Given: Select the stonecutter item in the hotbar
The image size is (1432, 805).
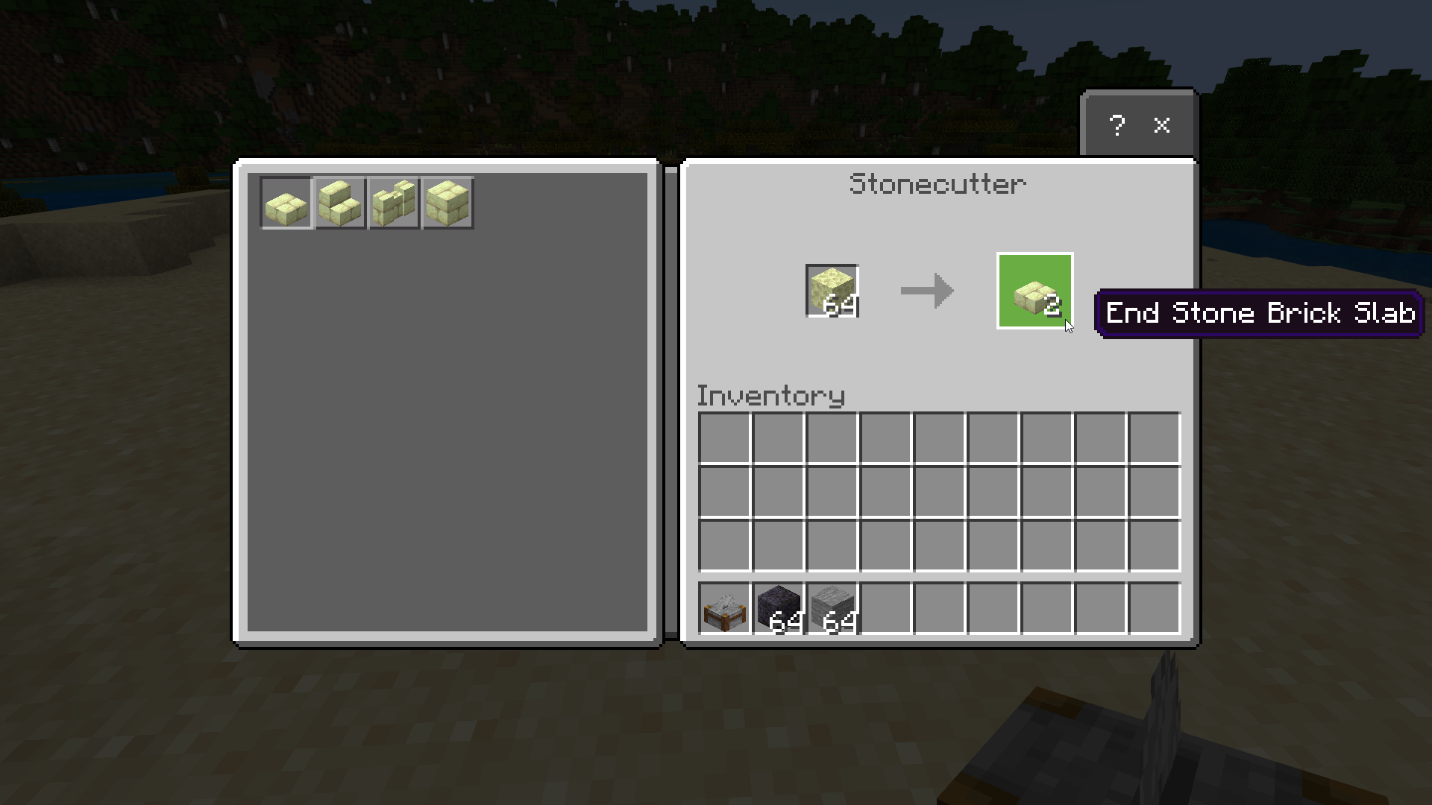Looking at the screenshot, I should pyautogui.click(x=725, y=609).
